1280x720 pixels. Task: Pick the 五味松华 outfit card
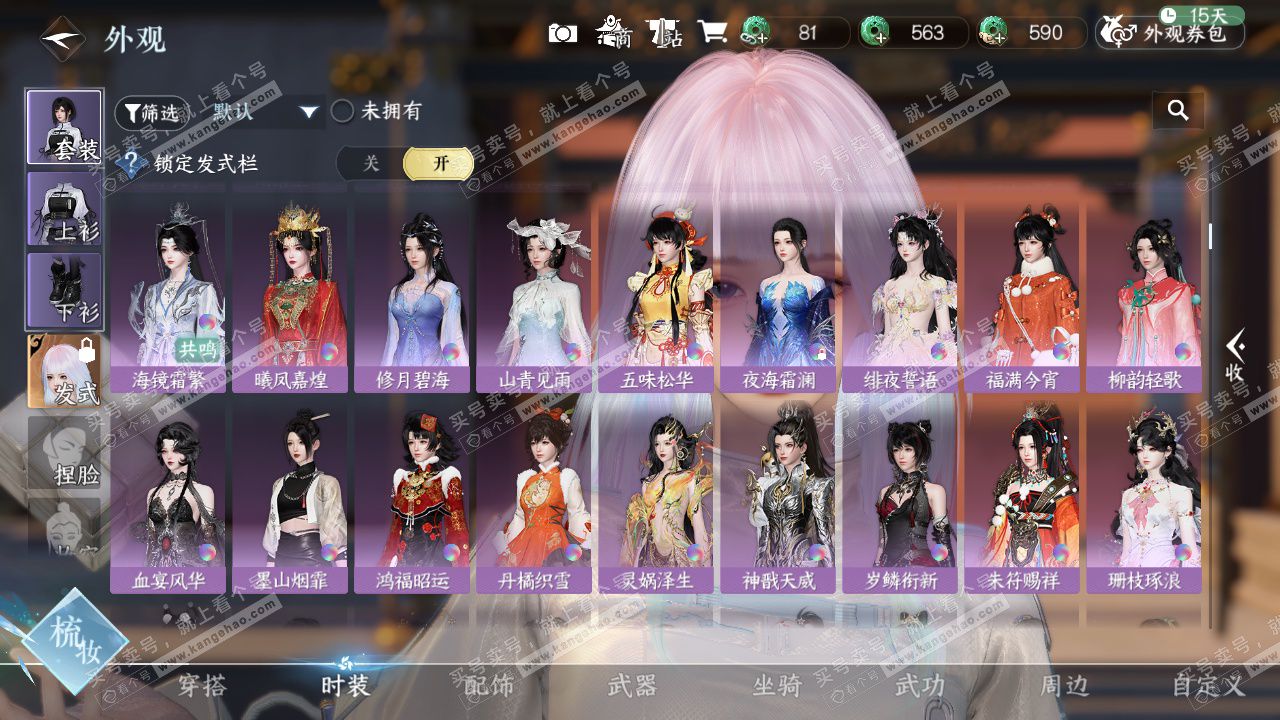coord(656,295)
